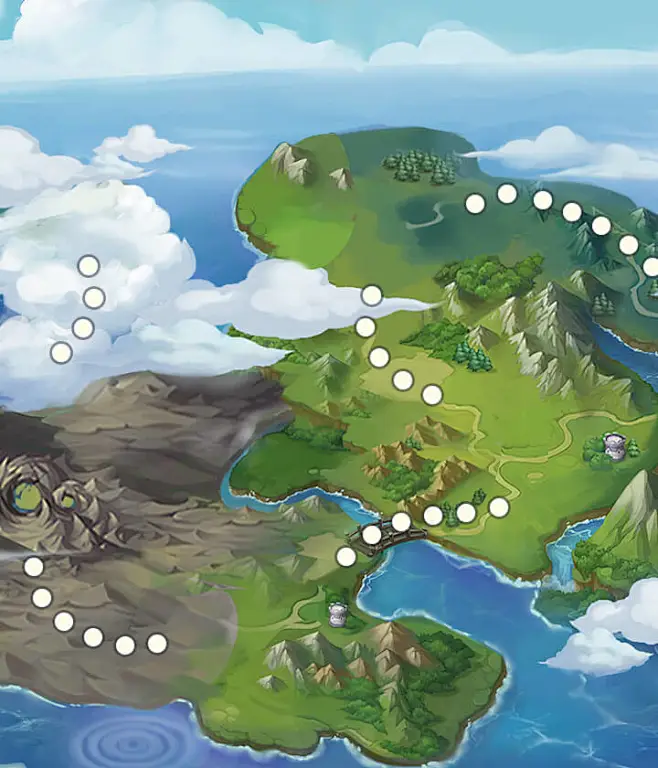Select the topmost level node in the clouds
The width and height of the screenshot is (658, 768).
click(x=89, y=266)
